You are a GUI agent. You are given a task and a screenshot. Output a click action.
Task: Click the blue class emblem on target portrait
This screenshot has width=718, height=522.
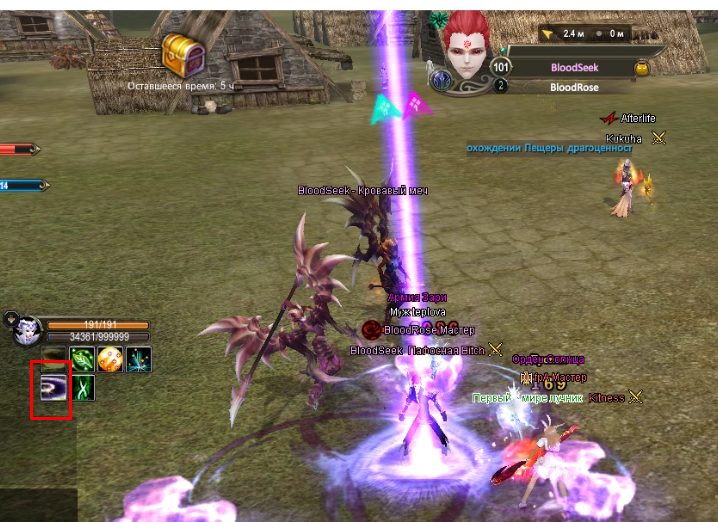tap(439, 78)
